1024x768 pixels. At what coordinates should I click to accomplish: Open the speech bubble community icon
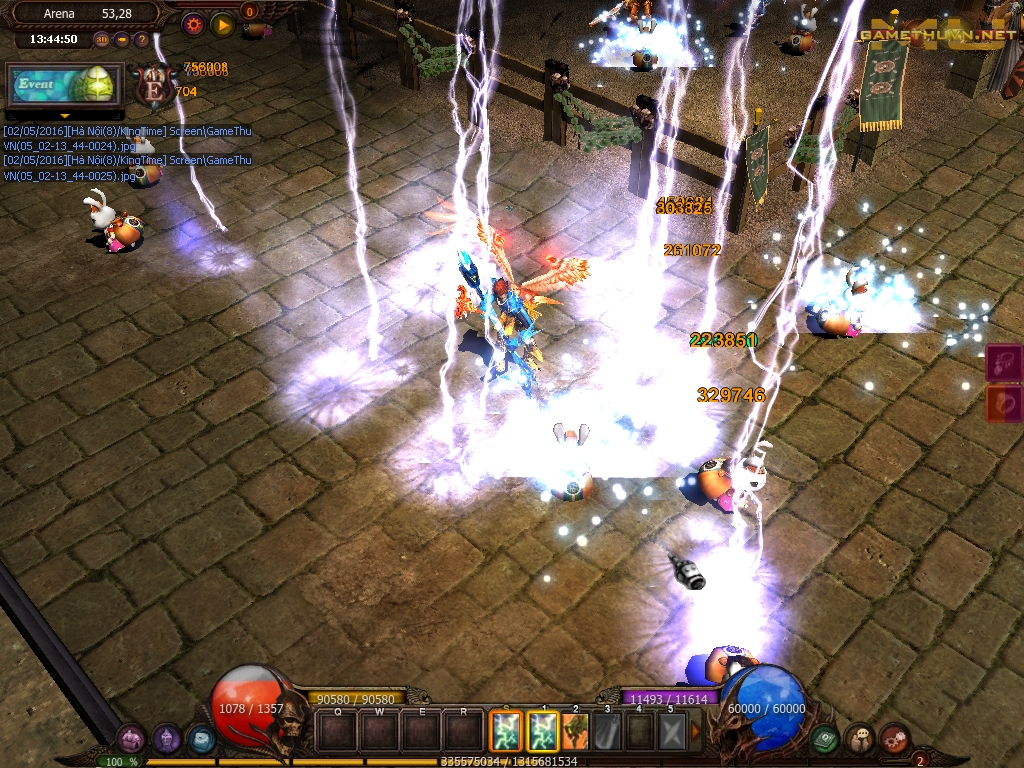pos(860,739)
